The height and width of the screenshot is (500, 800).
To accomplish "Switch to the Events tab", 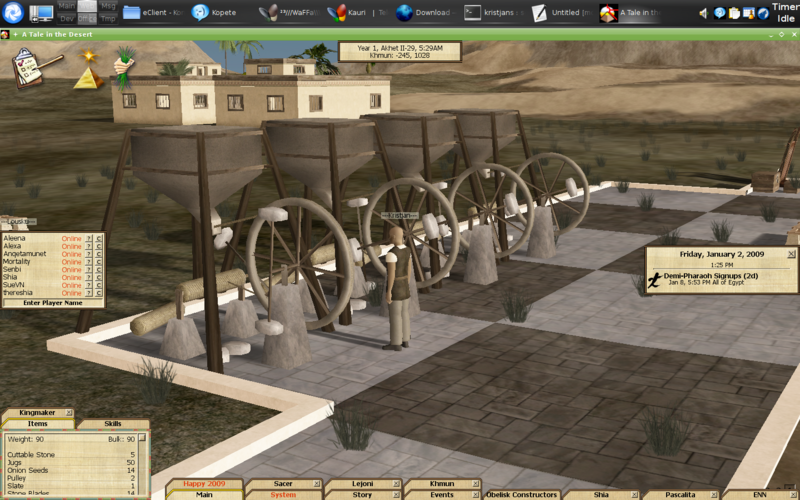I will (441, 494).
